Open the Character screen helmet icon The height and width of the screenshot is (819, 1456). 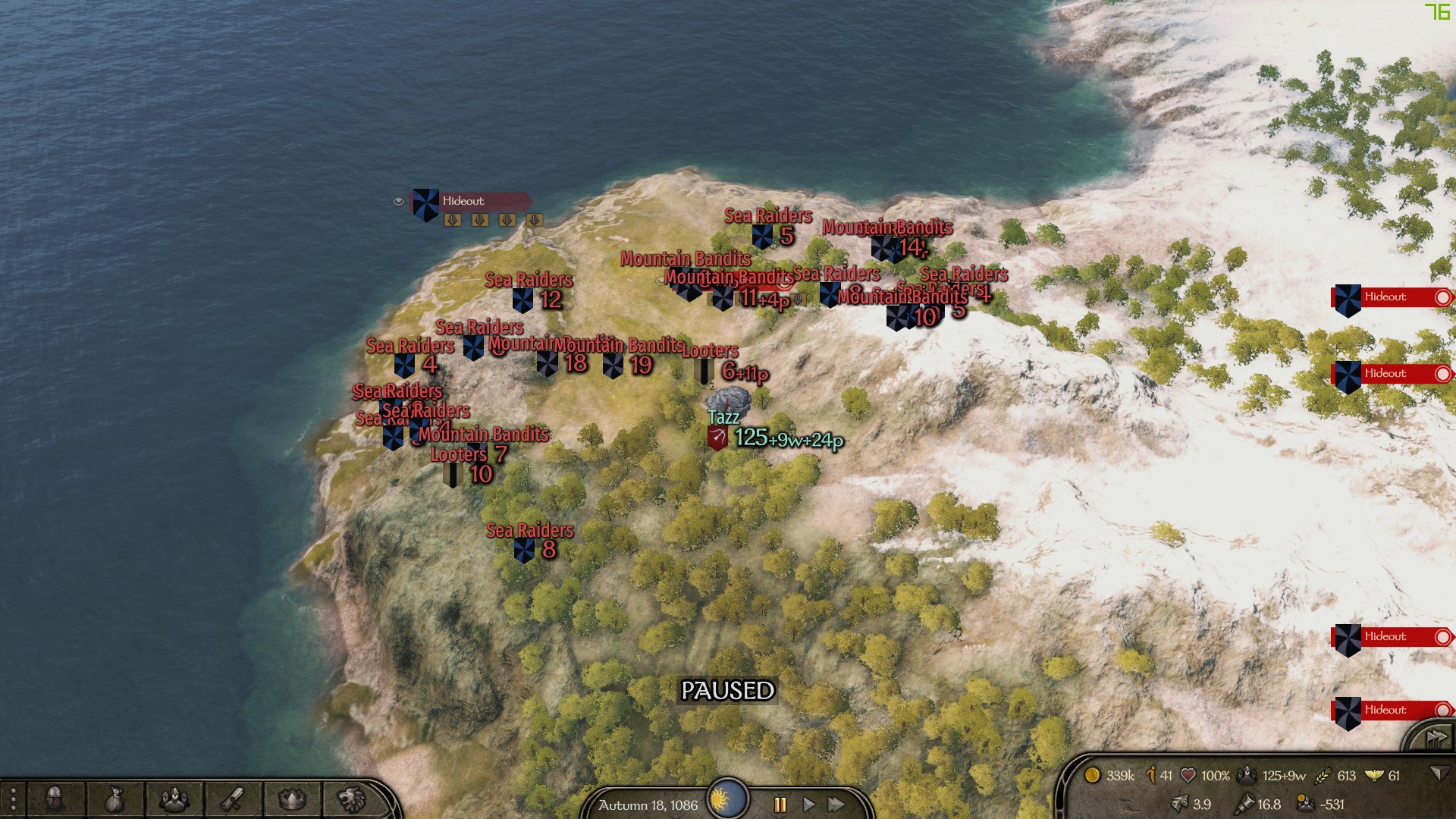[x=56, y=798]
